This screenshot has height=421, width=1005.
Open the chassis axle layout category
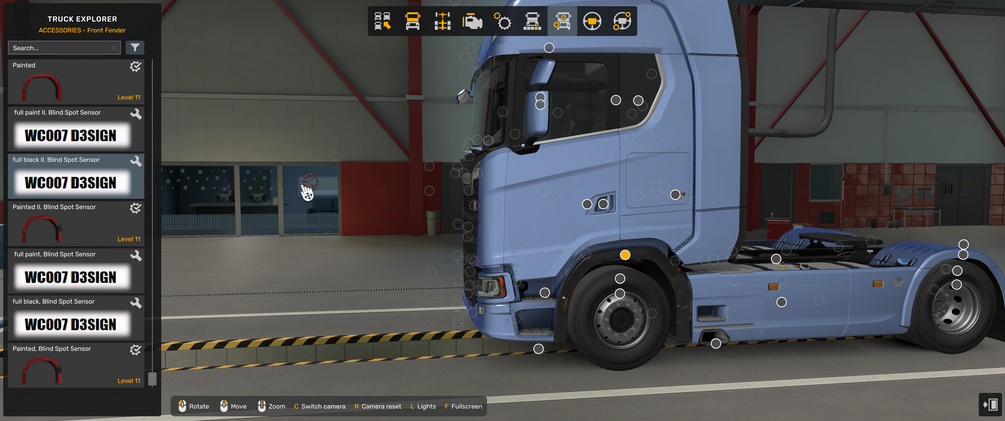[443, 21]
